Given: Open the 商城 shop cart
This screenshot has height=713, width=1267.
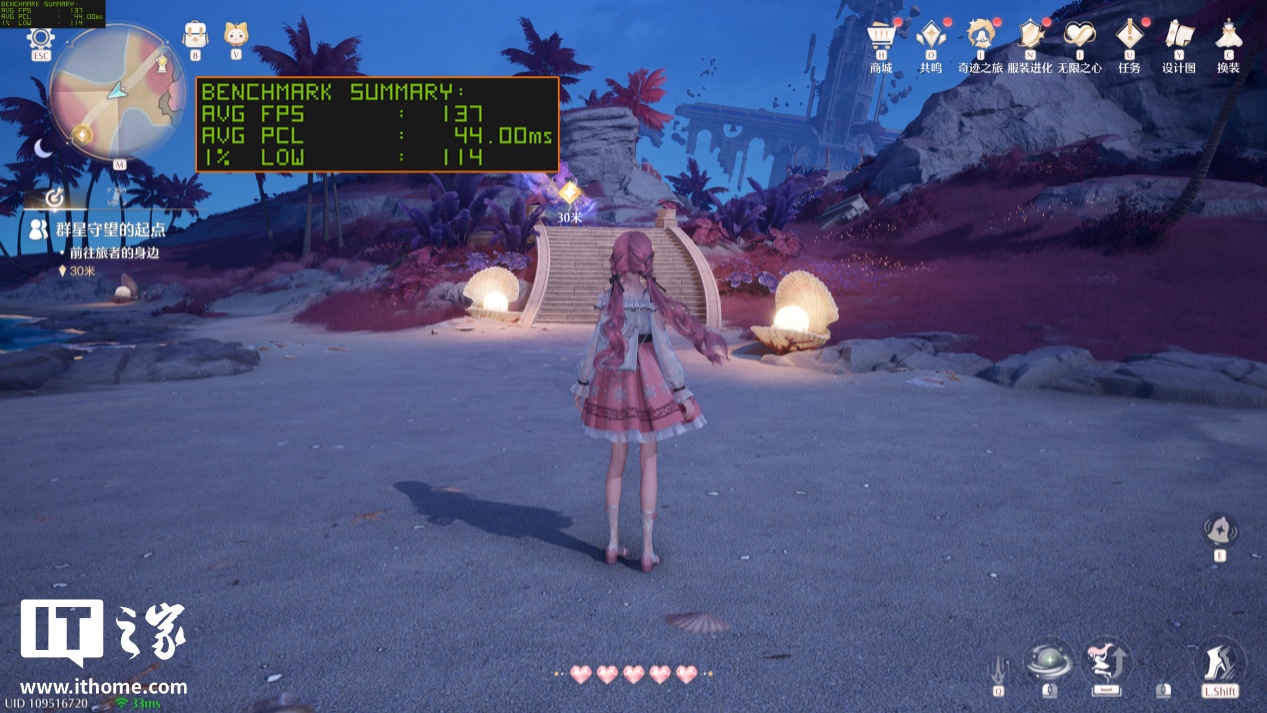Looking at the screenshot, I should [881, 36].
